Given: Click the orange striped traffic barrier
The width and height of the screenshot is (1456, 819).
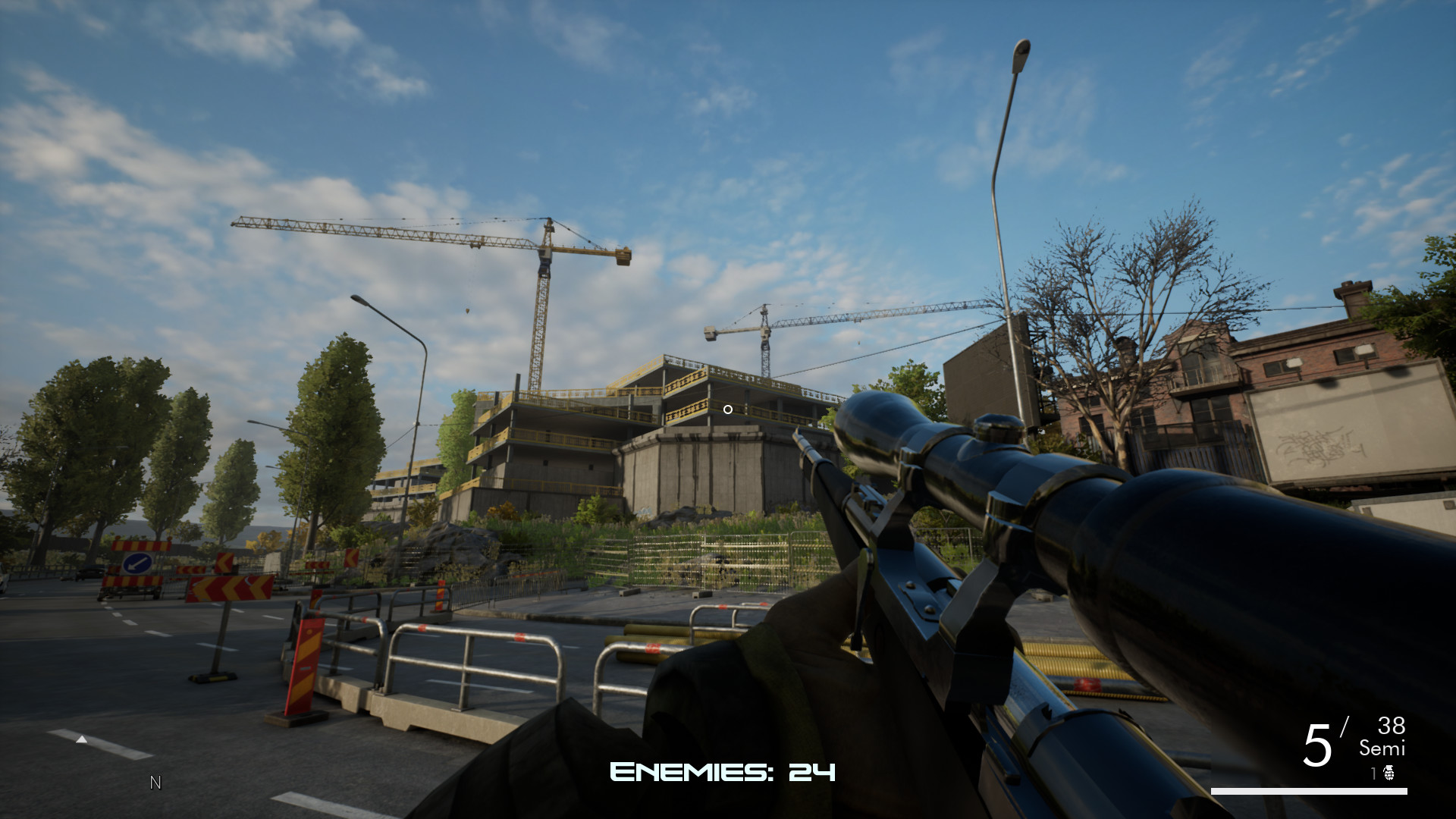Looking at the screenshot, I should point(306,667).
